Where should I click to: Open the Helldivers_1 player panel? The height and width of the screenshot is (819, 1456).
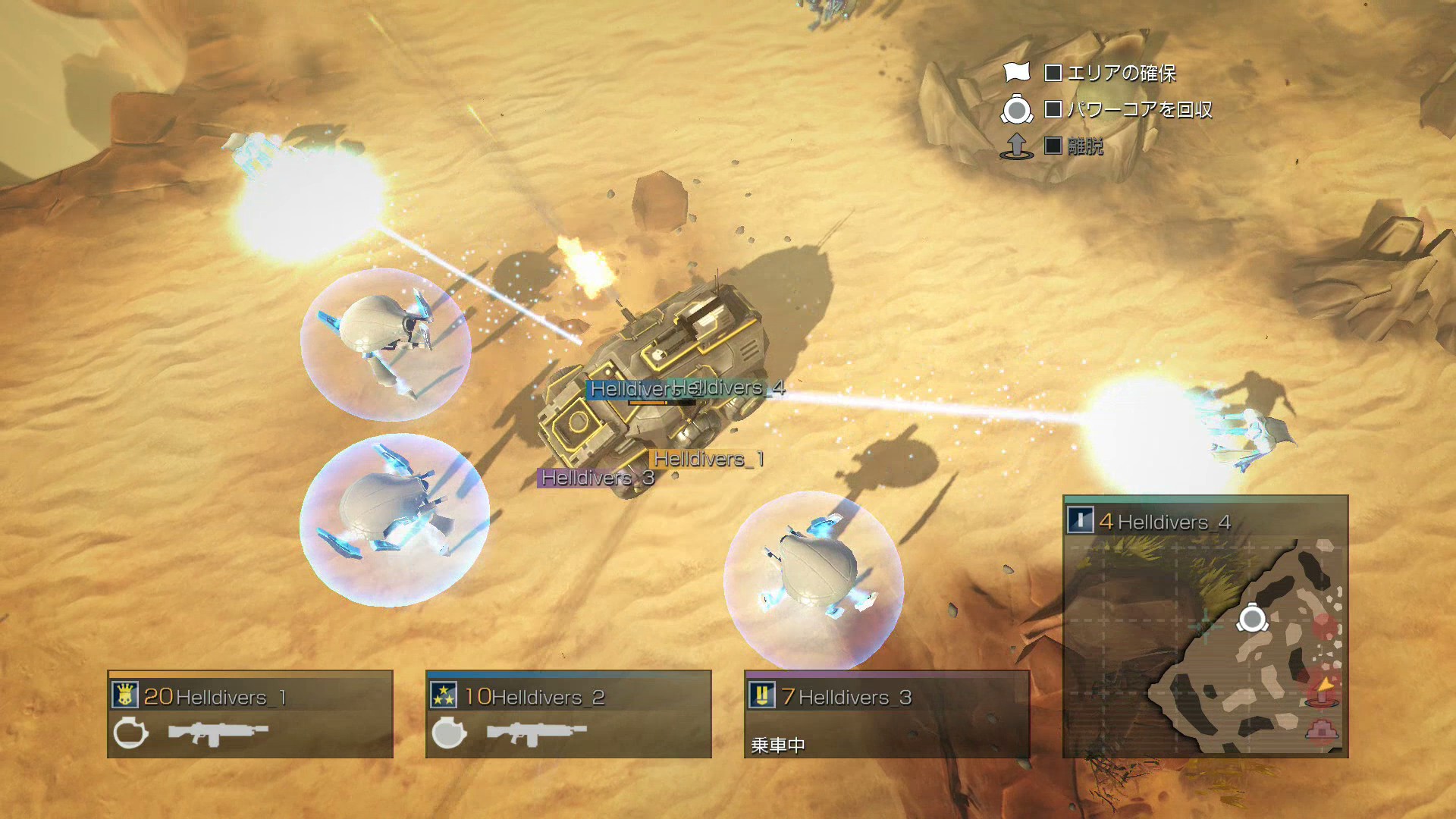(250, 714)
